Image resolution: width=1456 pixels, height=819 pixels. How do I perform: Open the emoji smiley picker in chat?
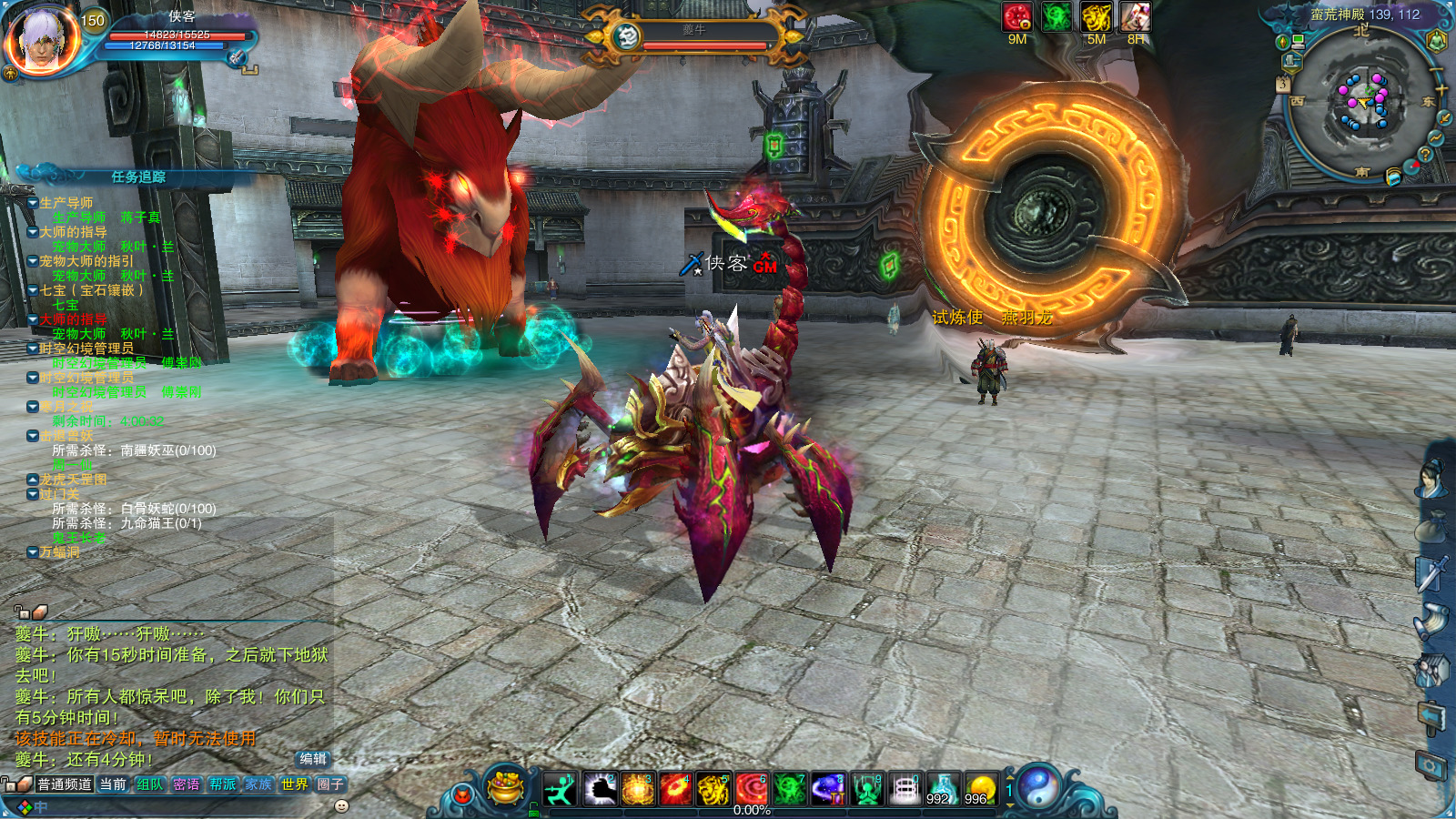(342, 806)
